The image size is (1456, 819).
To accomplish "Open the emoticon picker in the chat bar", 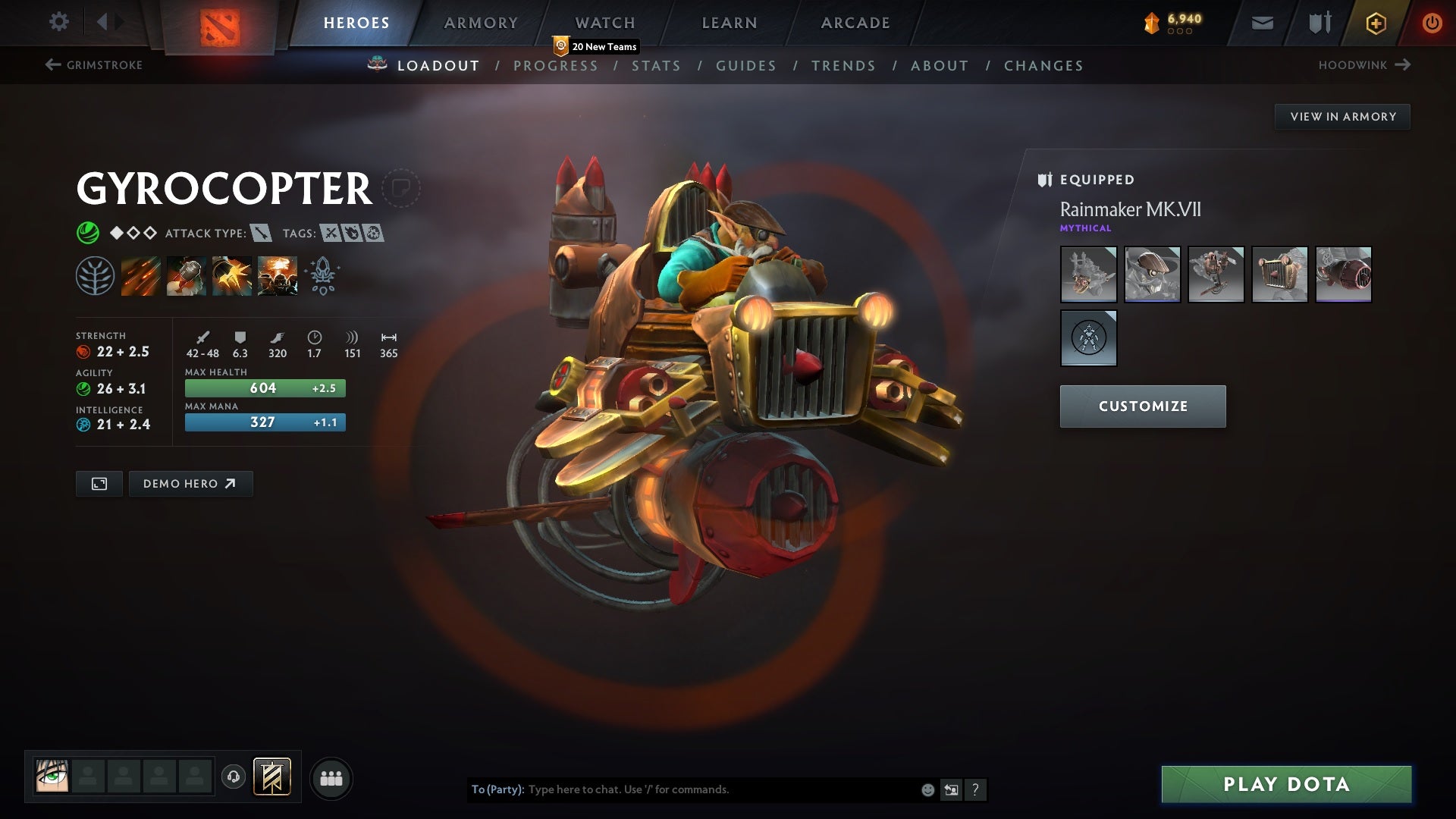I will click(x=927, y=789).
